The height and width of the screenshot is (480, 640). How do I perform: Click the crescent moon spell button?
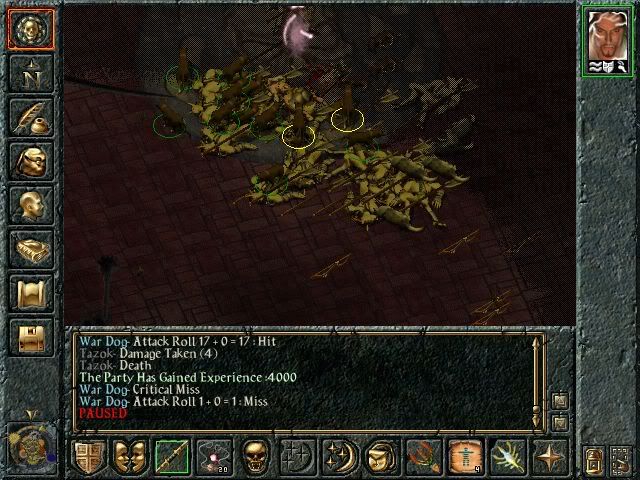coord(339,456)
